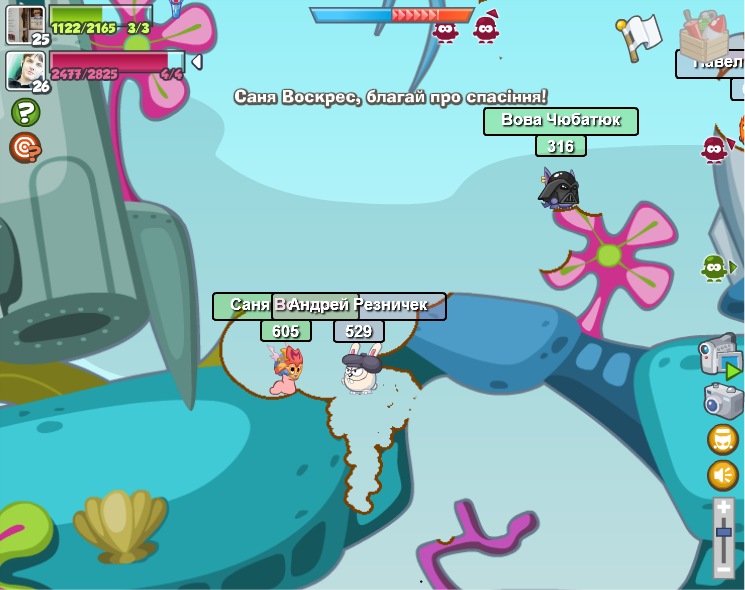Click the dark red off-screen player marker

click(714, 150)
